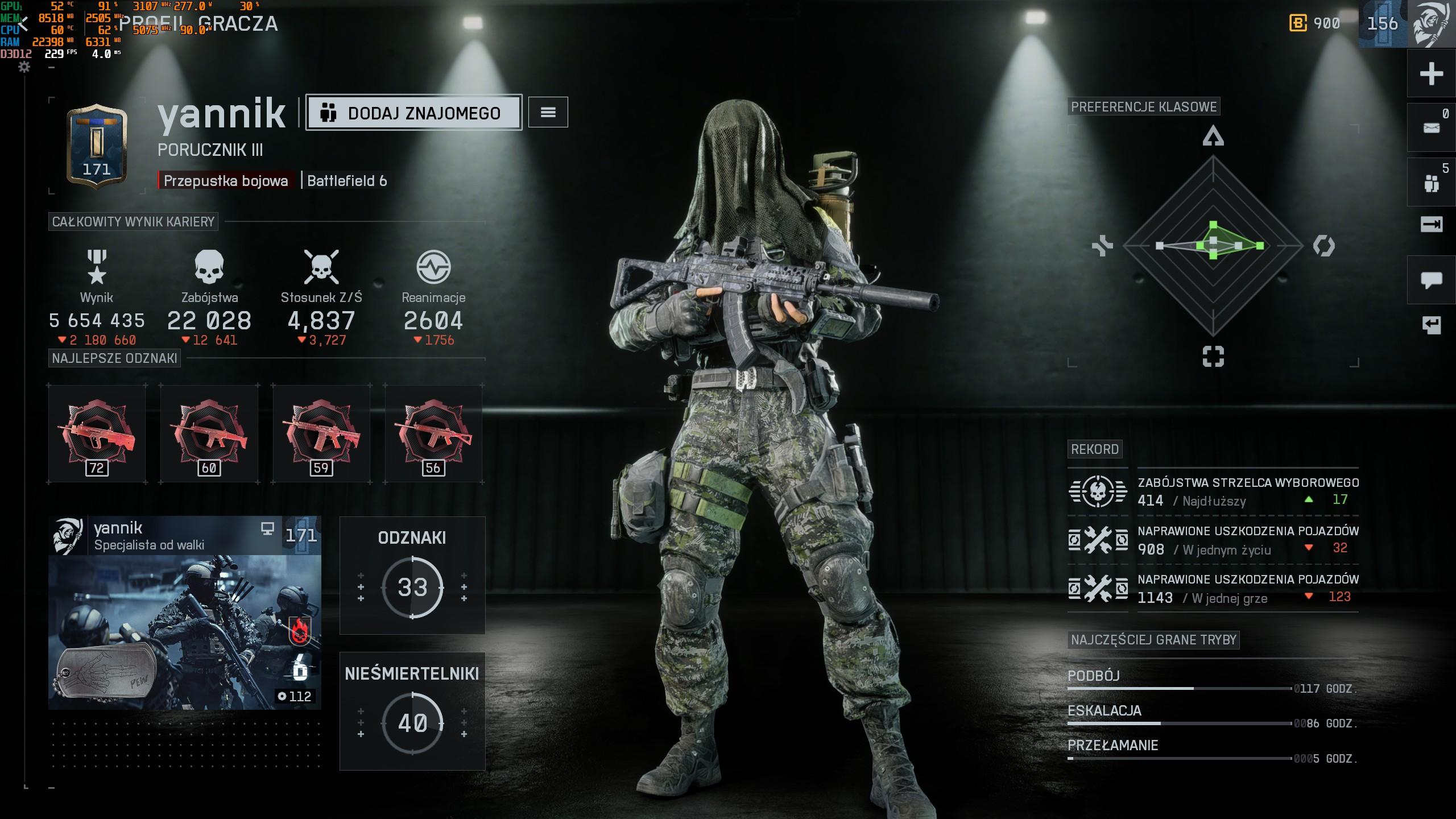
Task: Go back using the top-left arrow
Action: click(23, 24)
